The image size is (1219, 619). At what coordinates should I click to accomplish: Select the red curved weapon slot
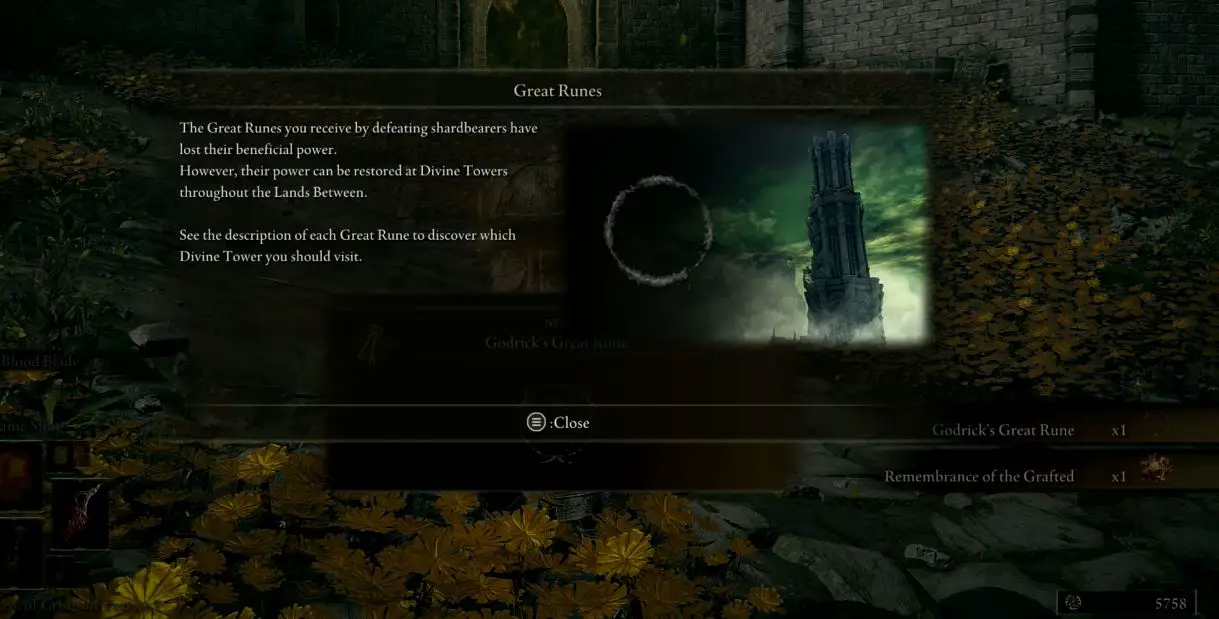click(x=80, y=512)
